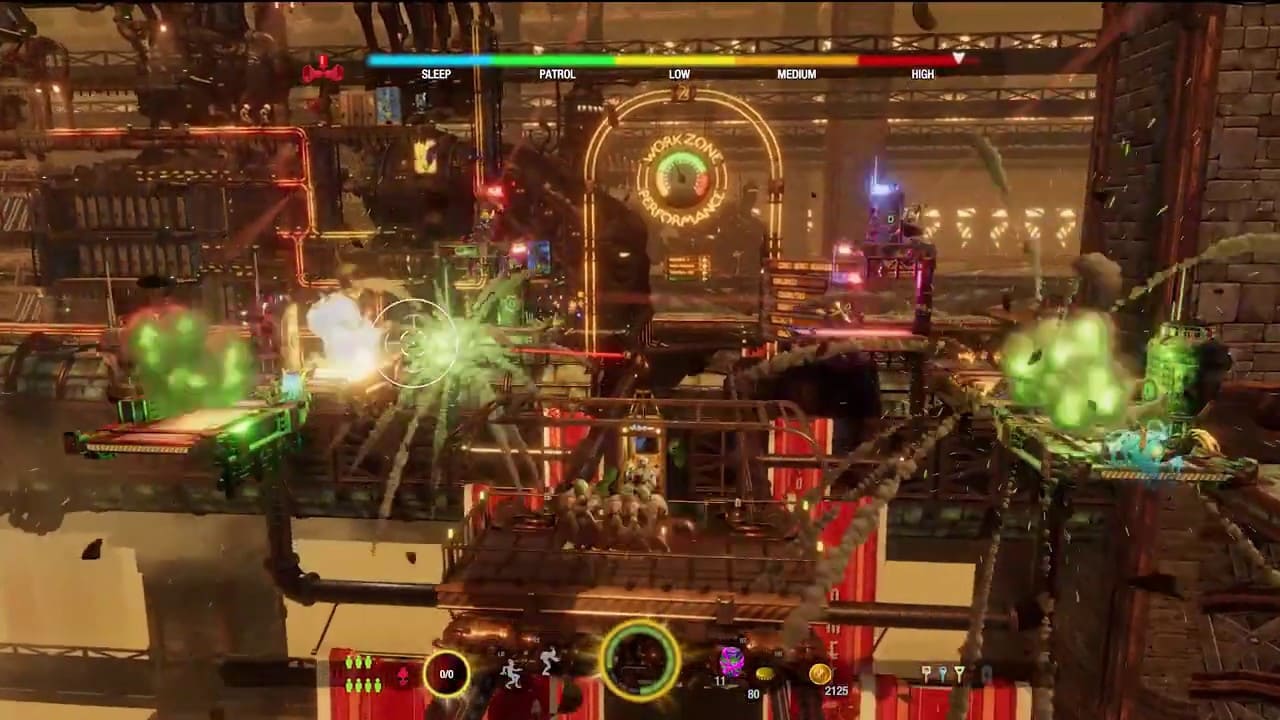Click the red alarm siren icon
This screenshot has height=720, width=1280.
(322, 72)
